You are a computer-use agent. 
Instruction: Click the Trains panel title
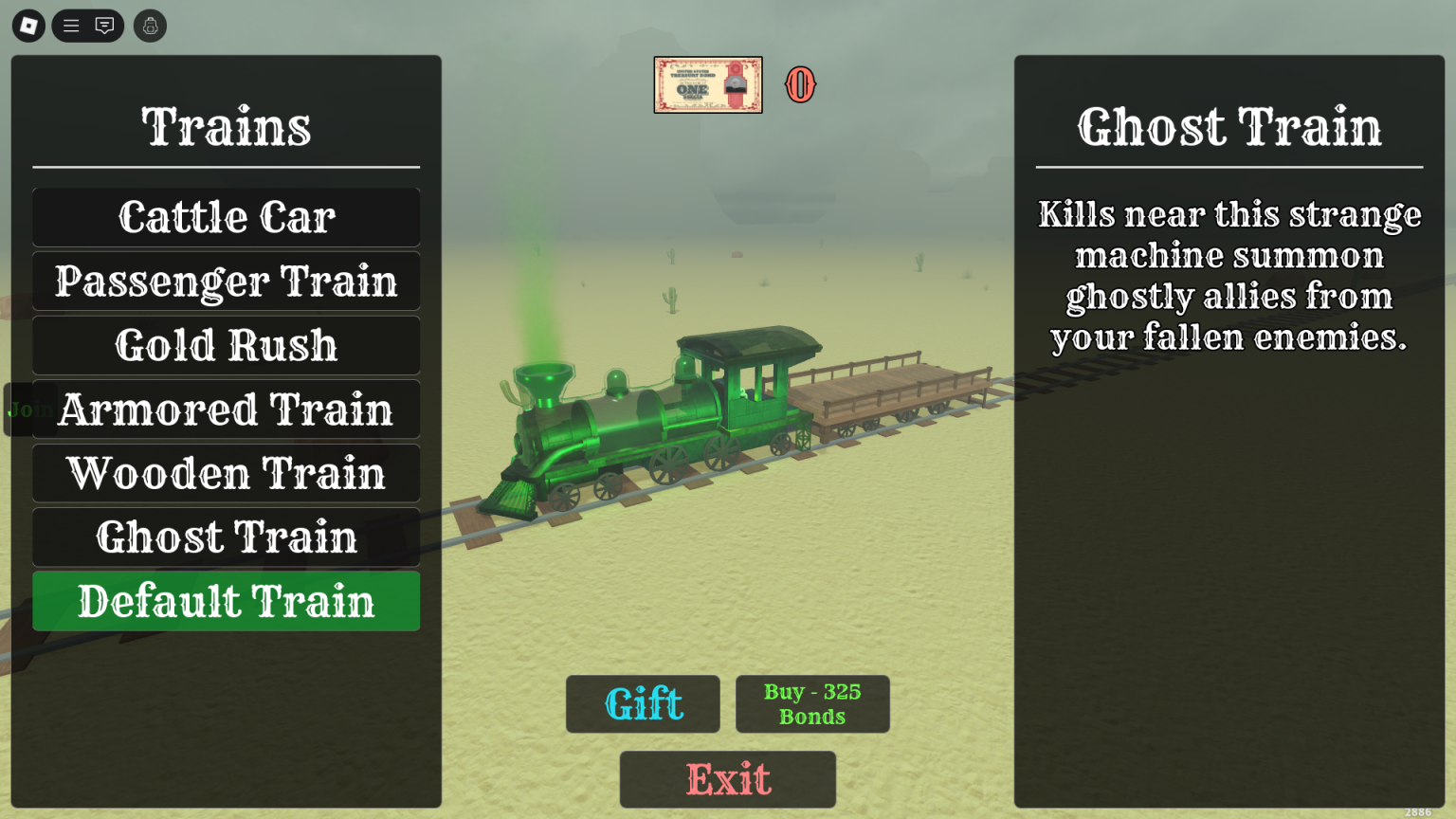(x=226, y=123)
